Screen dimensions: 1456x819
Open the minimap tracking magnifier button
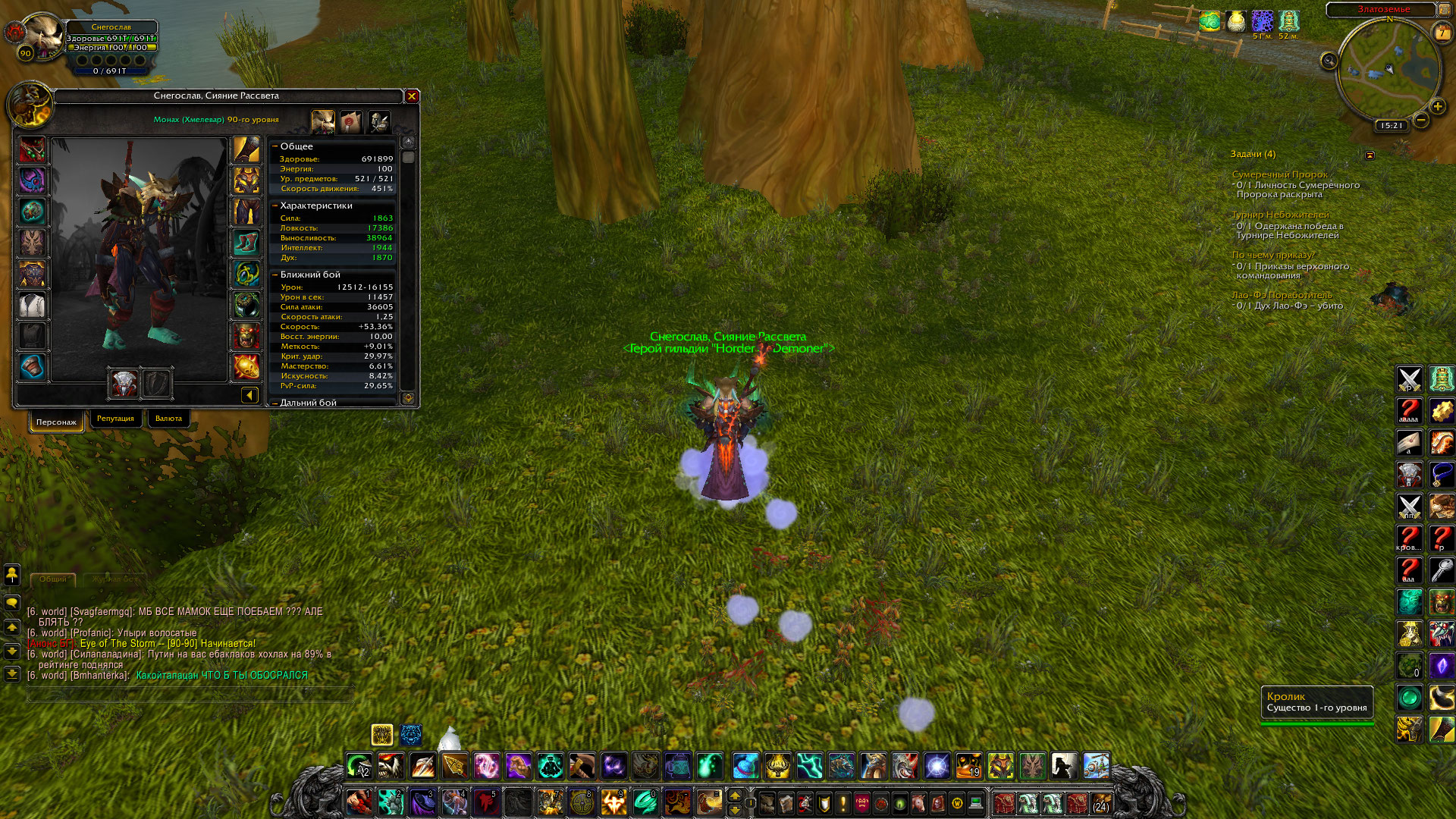[x=1329, y=61]
